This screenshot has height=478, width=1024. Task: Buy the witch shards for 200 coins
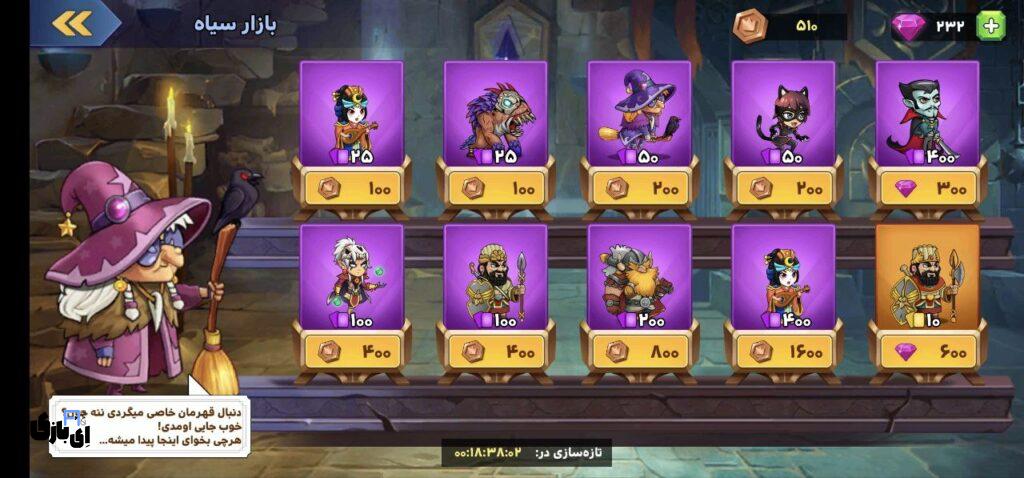click(639, 187)
